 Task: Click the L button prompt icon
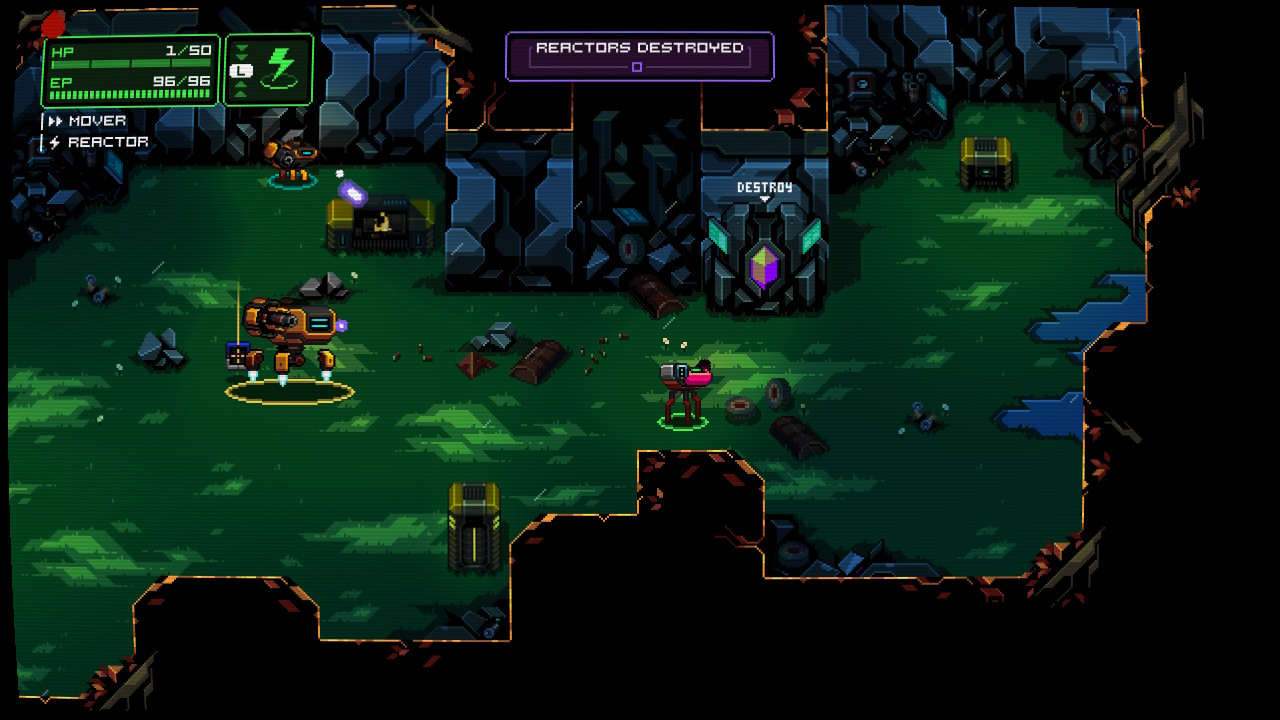[241, 70]
